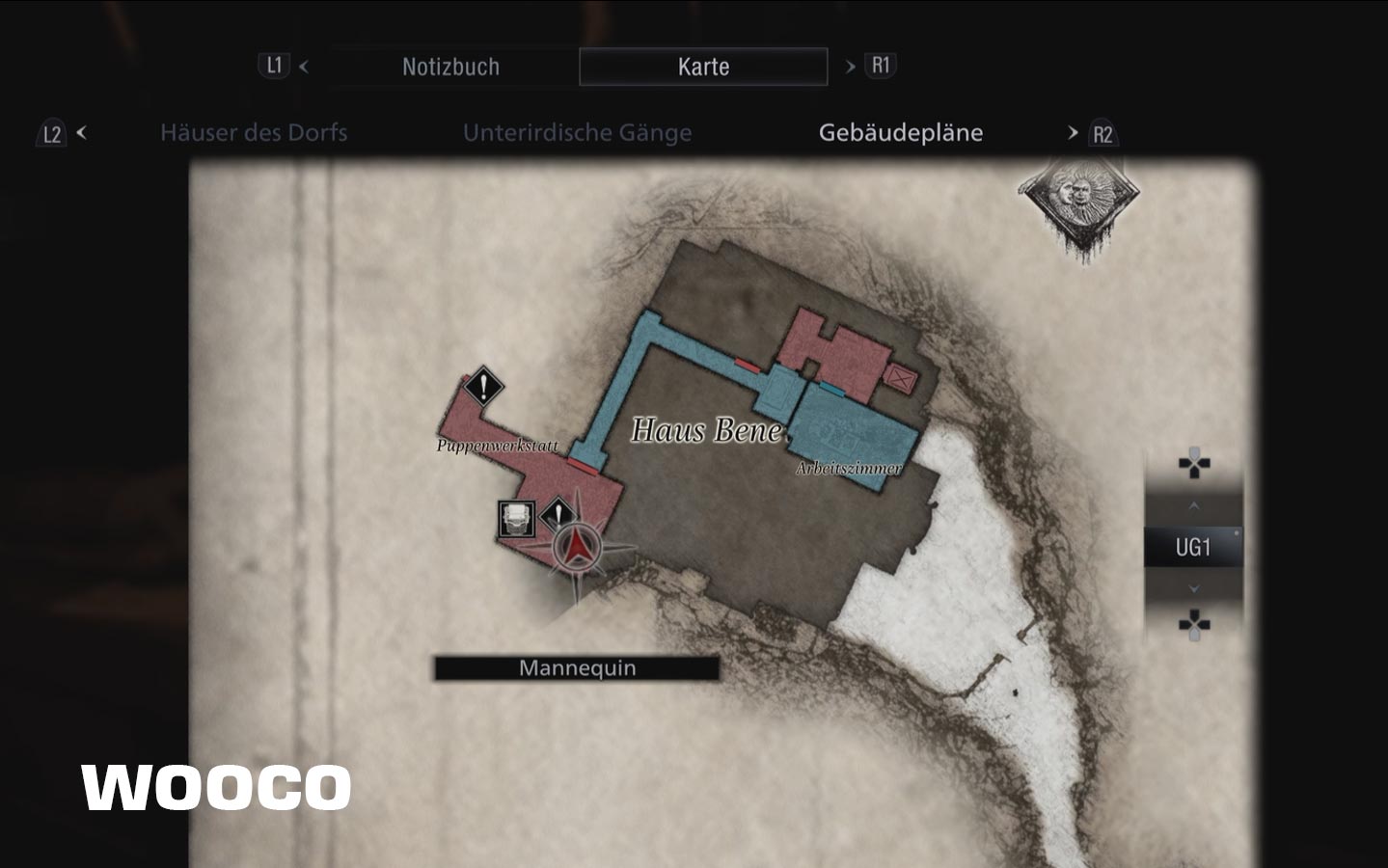Go up one floor with the up chevron
The image size is (1388, 868).
click(1194, 505)
